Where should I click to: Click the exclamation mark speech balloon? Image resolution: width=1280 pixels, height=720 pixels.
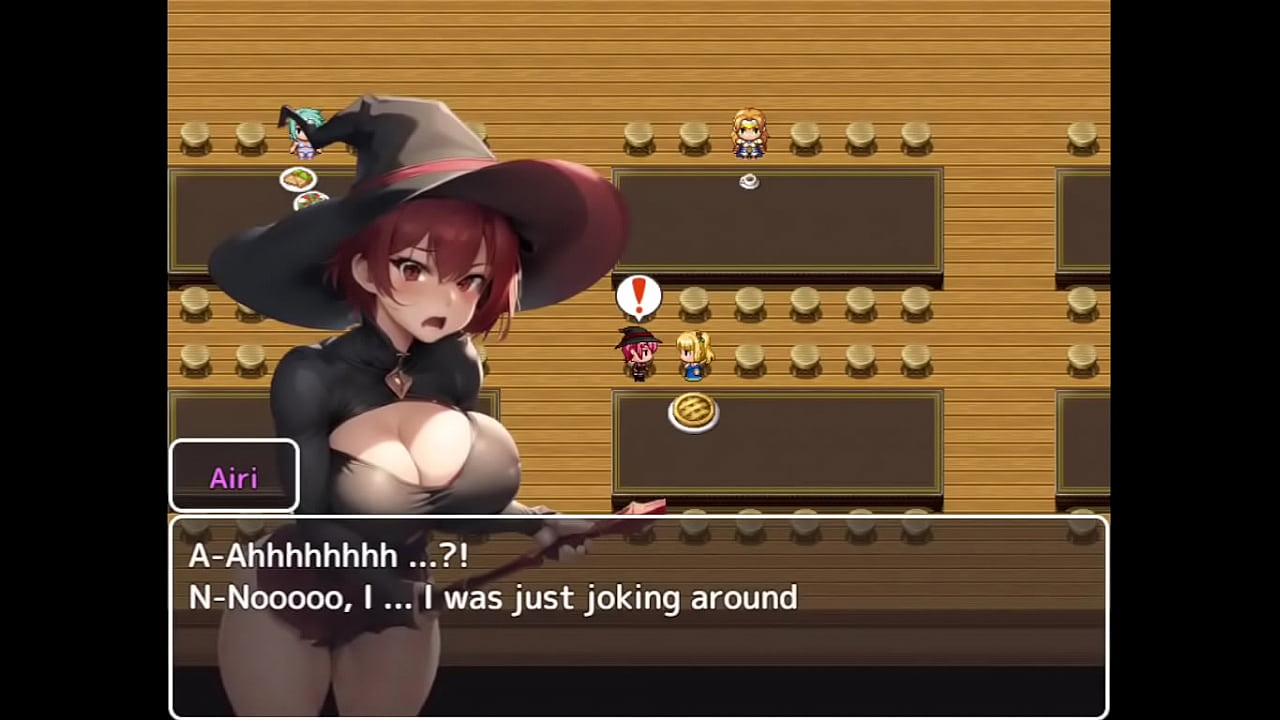tap(639, 295)
